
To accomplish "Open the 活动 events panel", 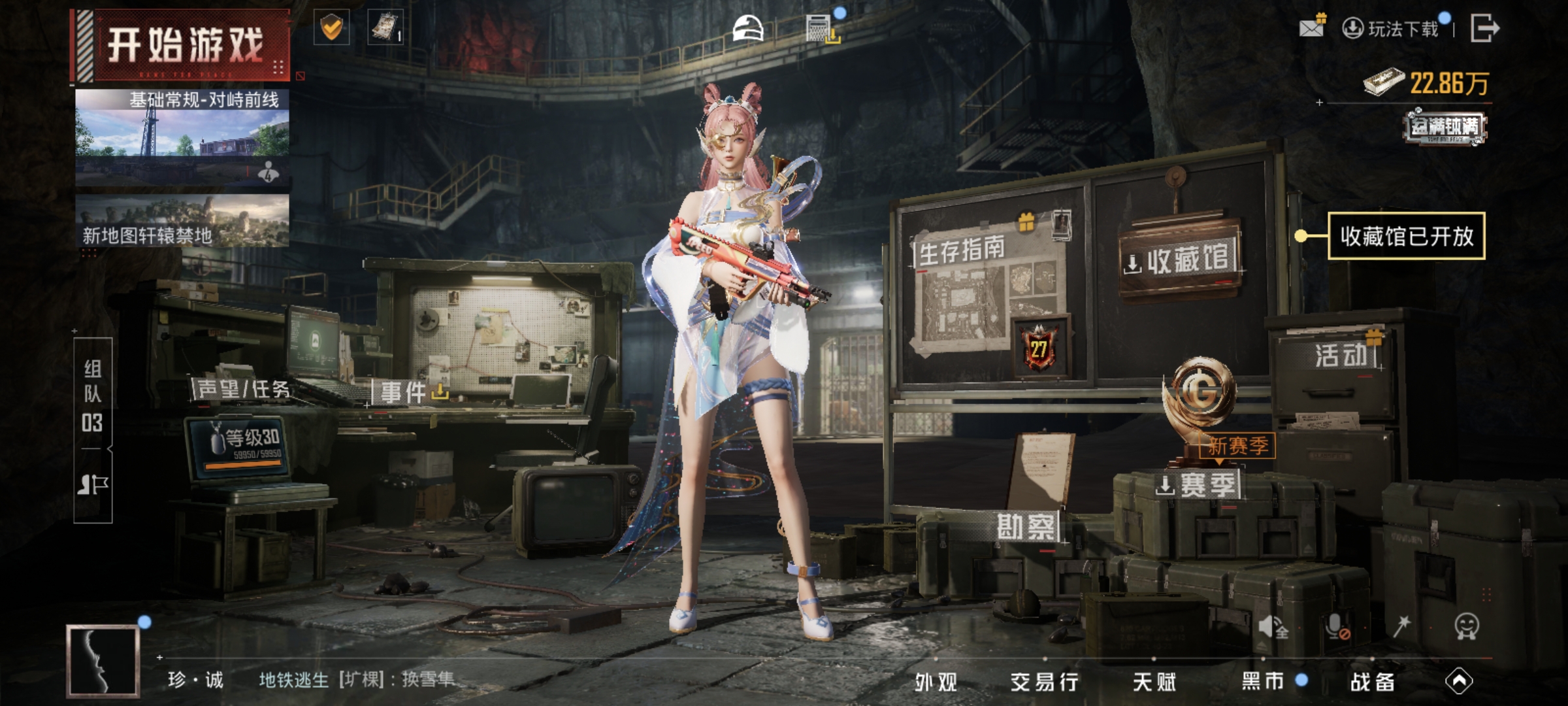I will click(1341, 356).
